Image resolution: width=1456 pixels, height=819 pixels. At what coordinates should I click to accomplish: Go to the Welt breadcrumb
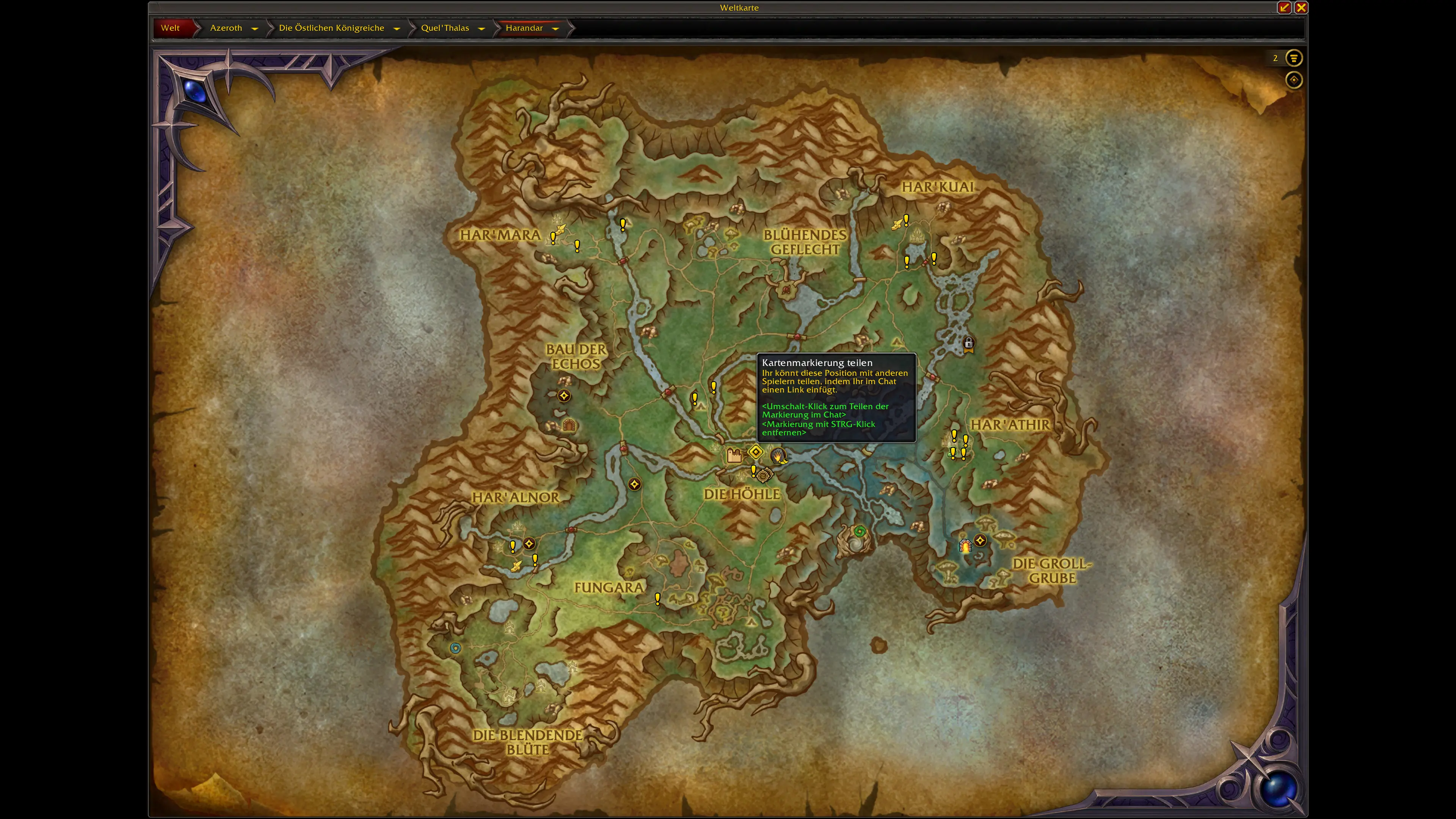coord(170,28)
